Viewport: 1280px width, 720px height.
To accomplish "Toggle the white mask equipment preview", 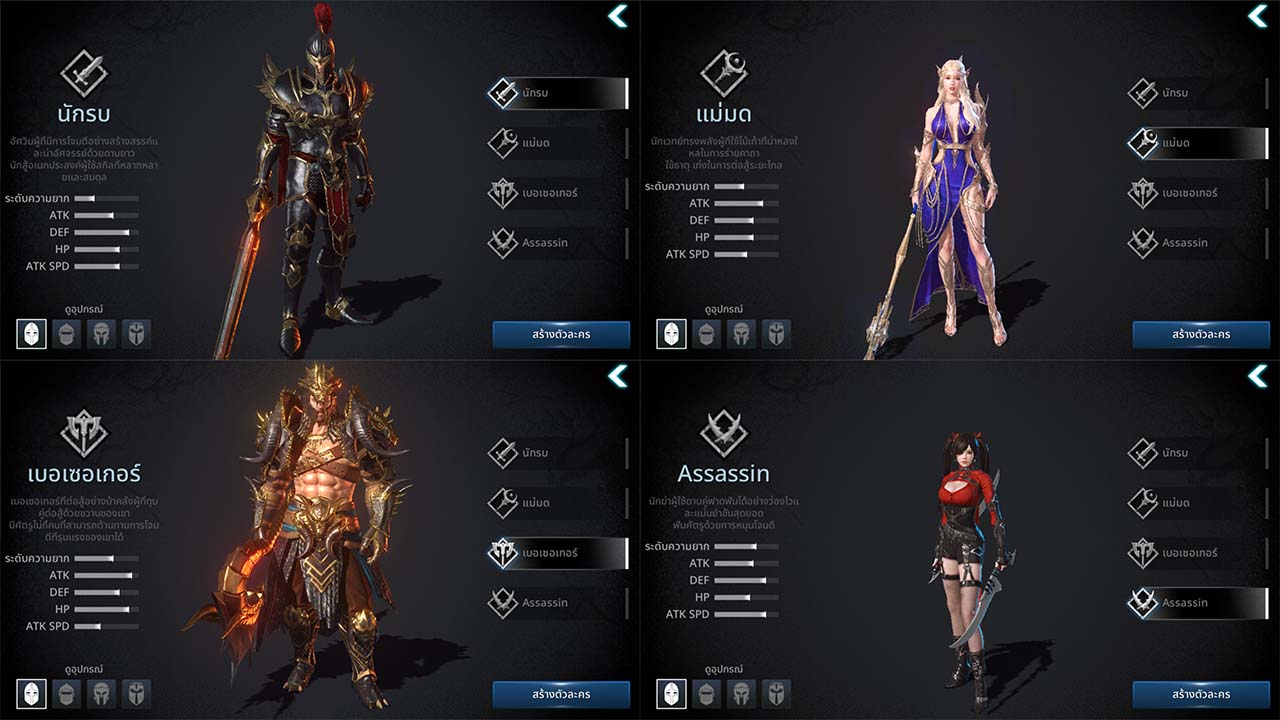I will pos(31,334).
